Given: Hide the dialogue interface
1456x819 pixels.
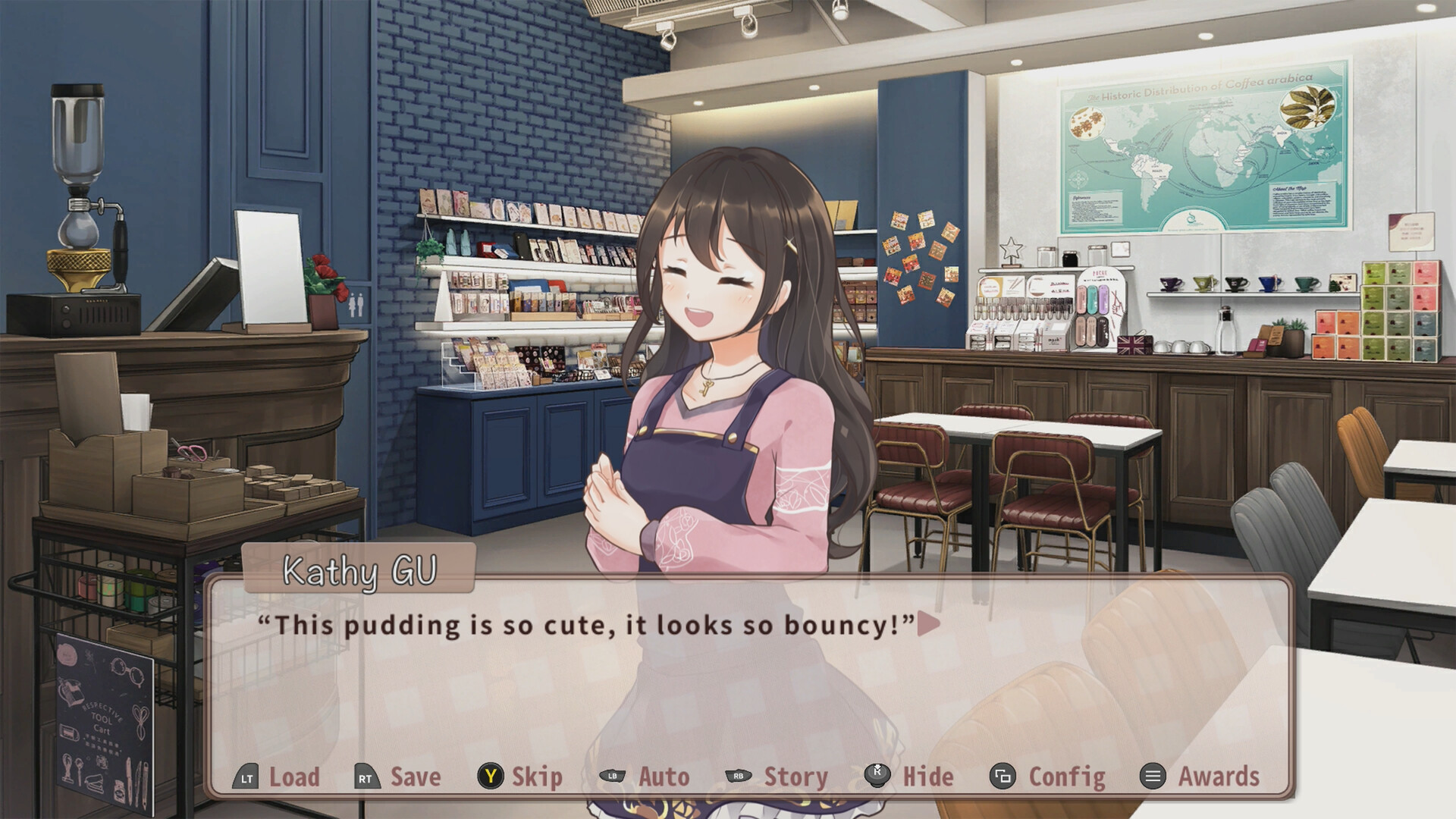Looking at the screenshot, I should click(928, 777).
